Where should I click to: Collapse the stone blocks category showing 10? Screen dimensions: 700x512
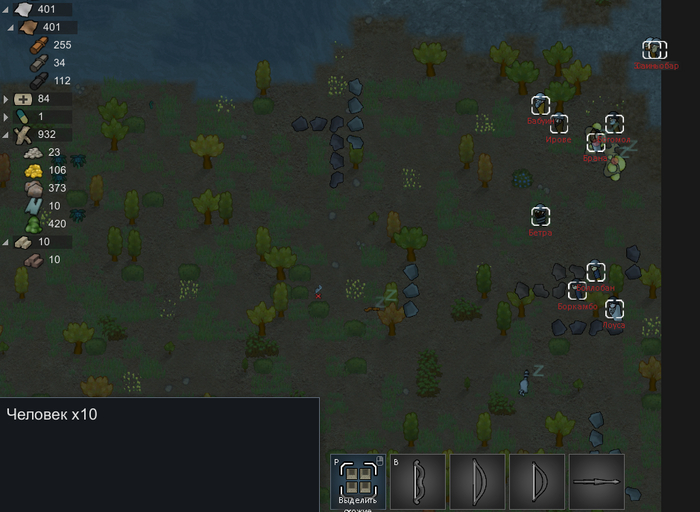tap(7, 242)
